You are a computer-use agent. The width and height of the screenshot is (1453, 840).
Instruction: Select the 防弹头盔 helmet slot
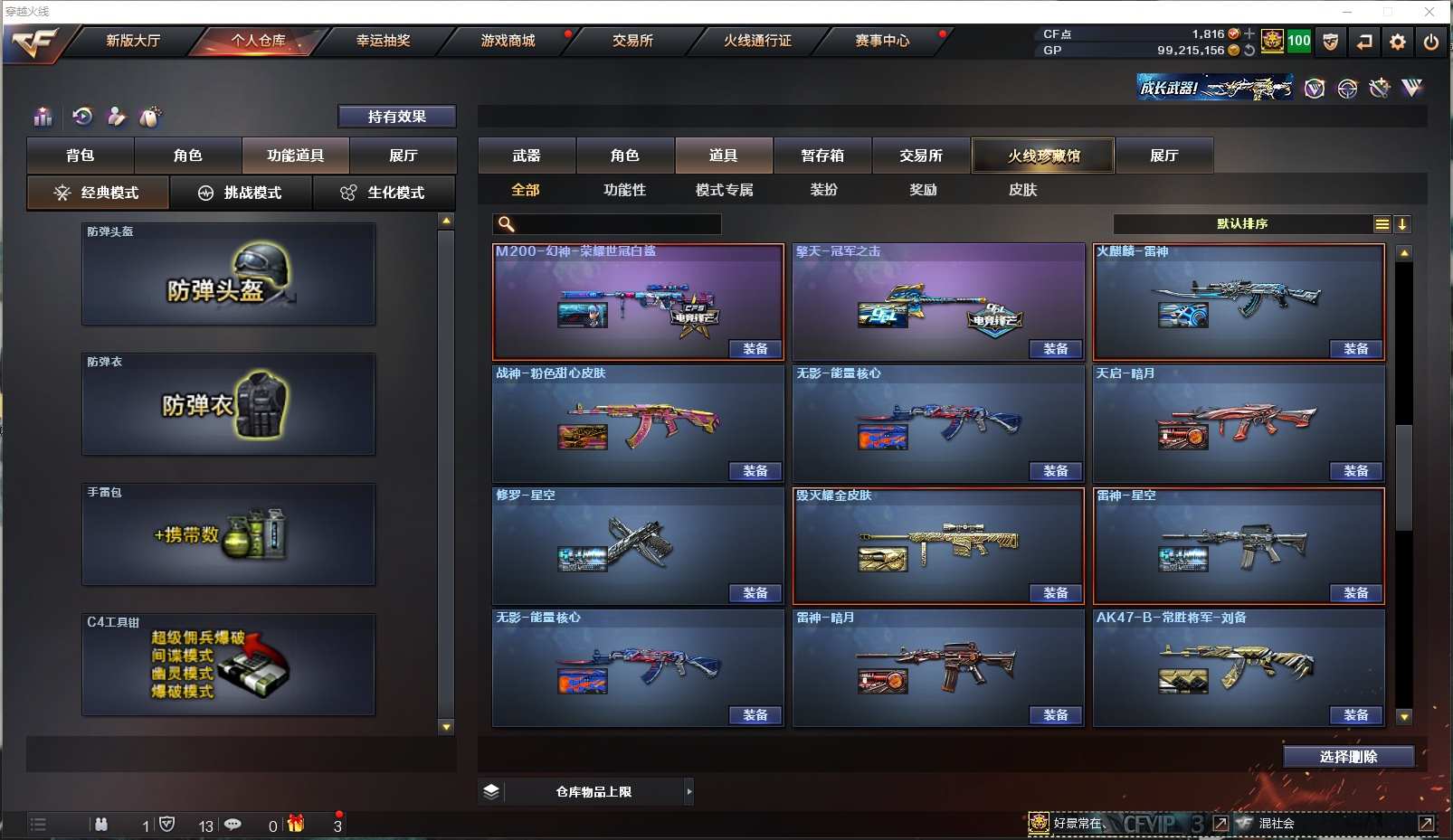pos(228,275)
